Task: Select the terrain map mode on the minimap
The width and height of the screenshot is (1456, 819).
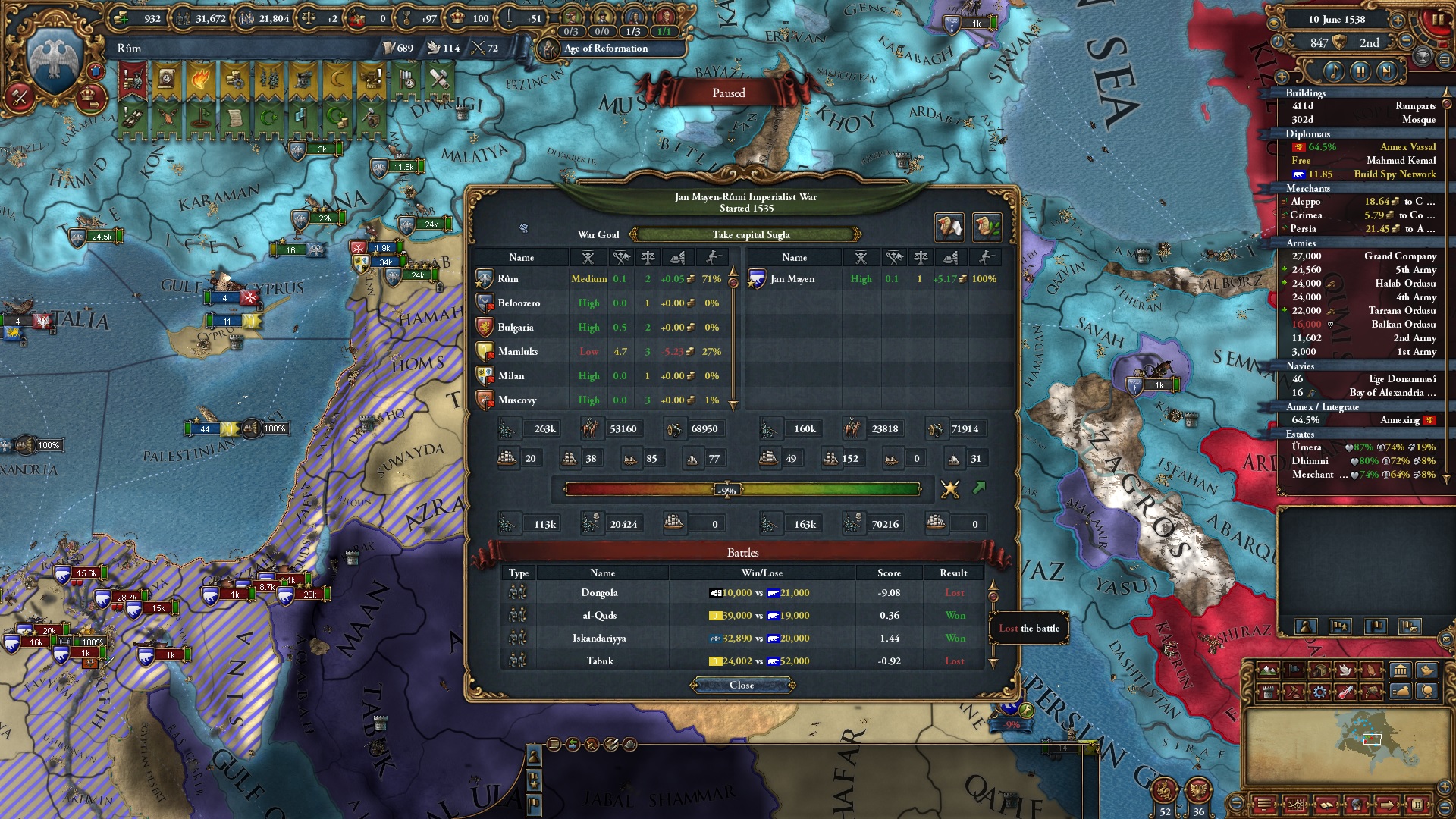Action: [x=1268, y=670]
